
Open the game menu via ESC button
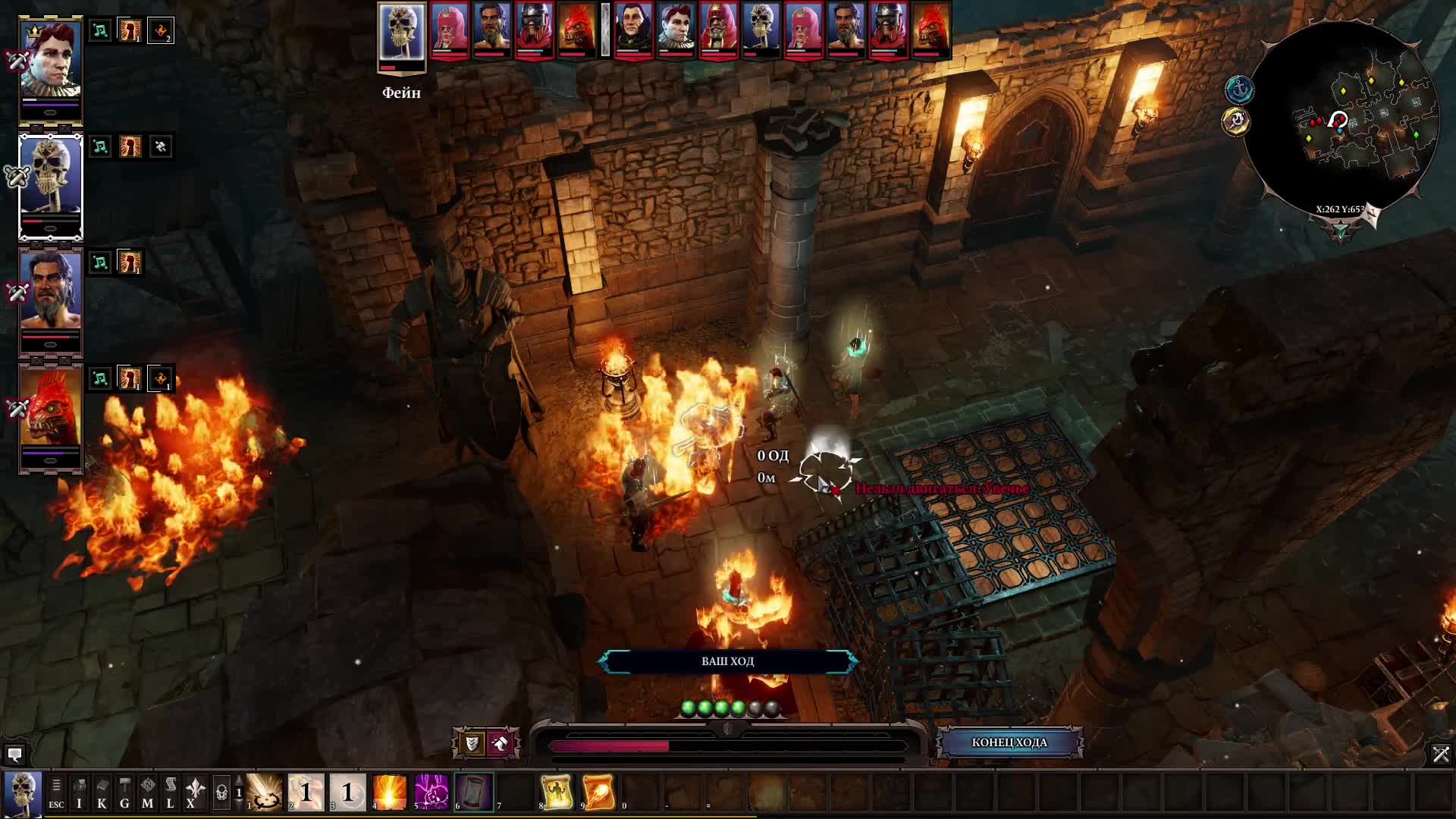point(56,792)
